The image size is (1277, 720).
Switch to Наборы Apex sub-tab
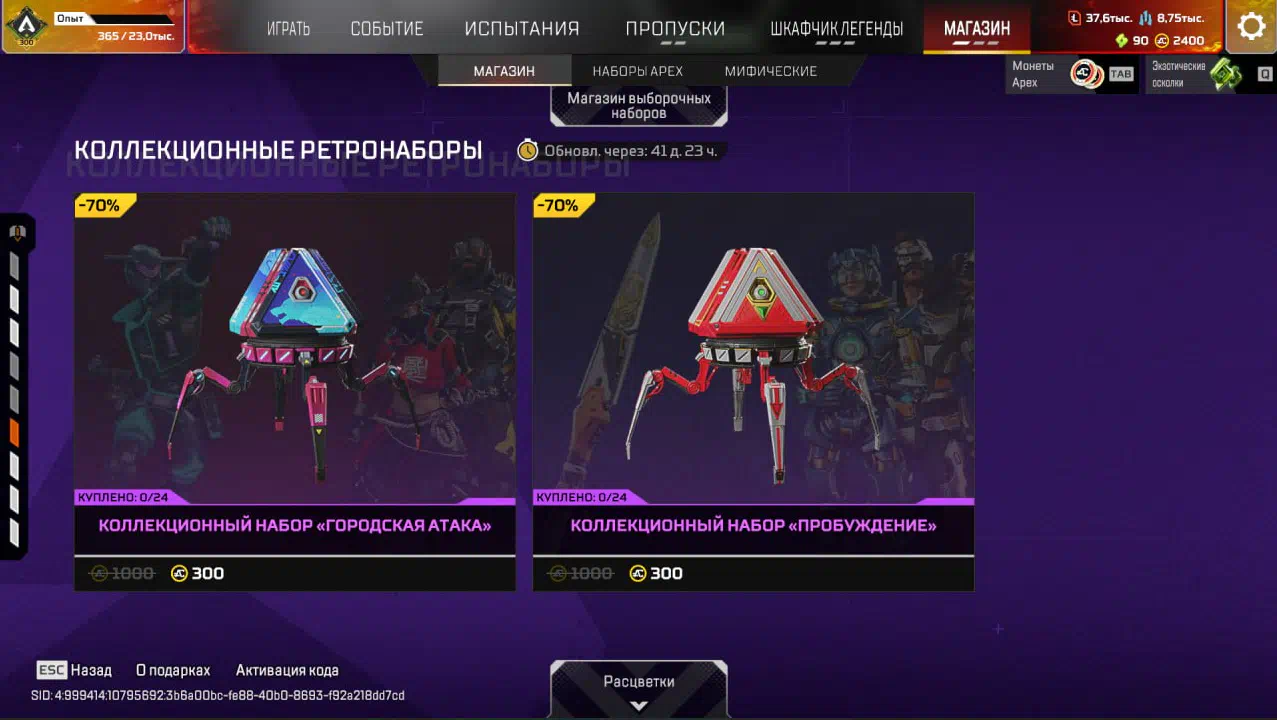pos(637,71)
